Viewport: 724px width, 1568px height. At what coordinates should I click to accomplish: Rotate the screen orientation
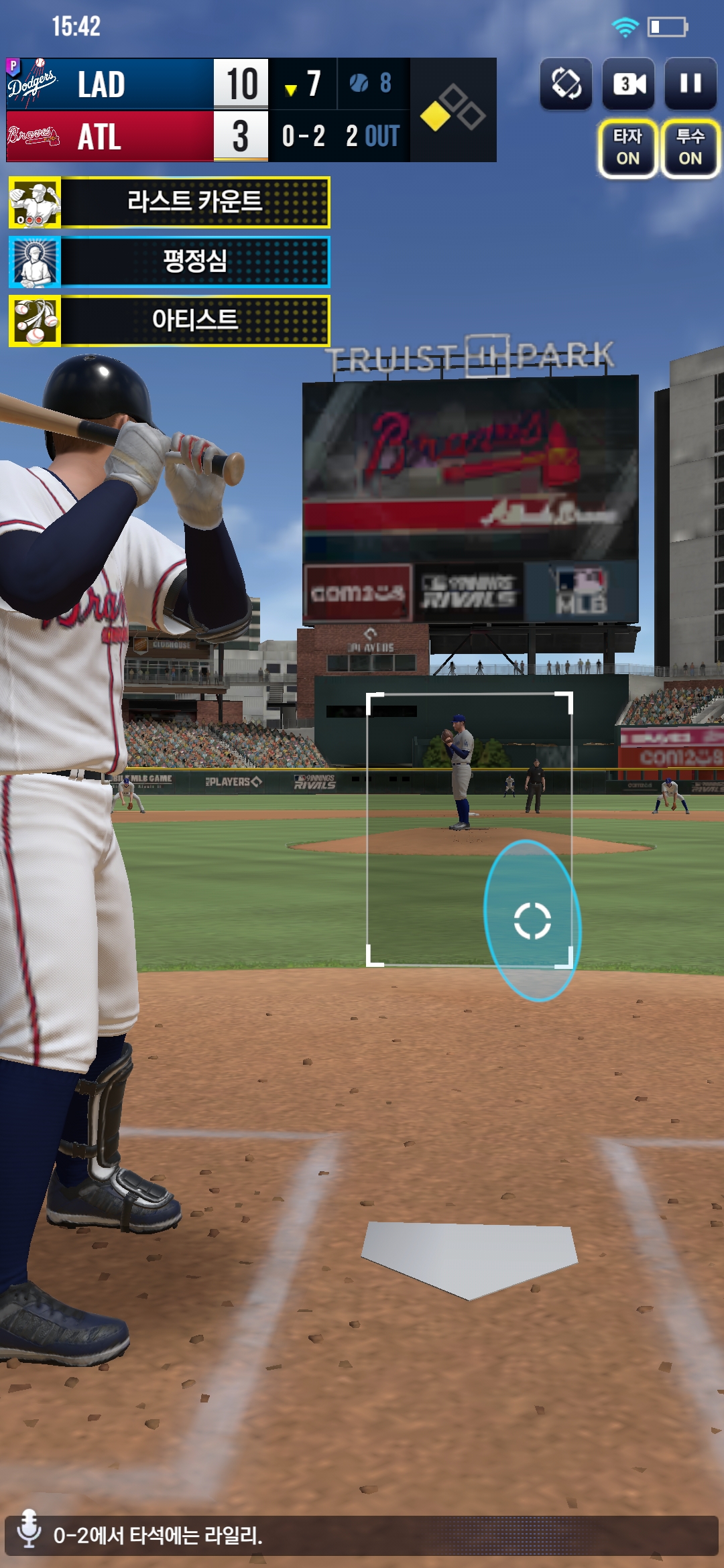click(566, 84)
